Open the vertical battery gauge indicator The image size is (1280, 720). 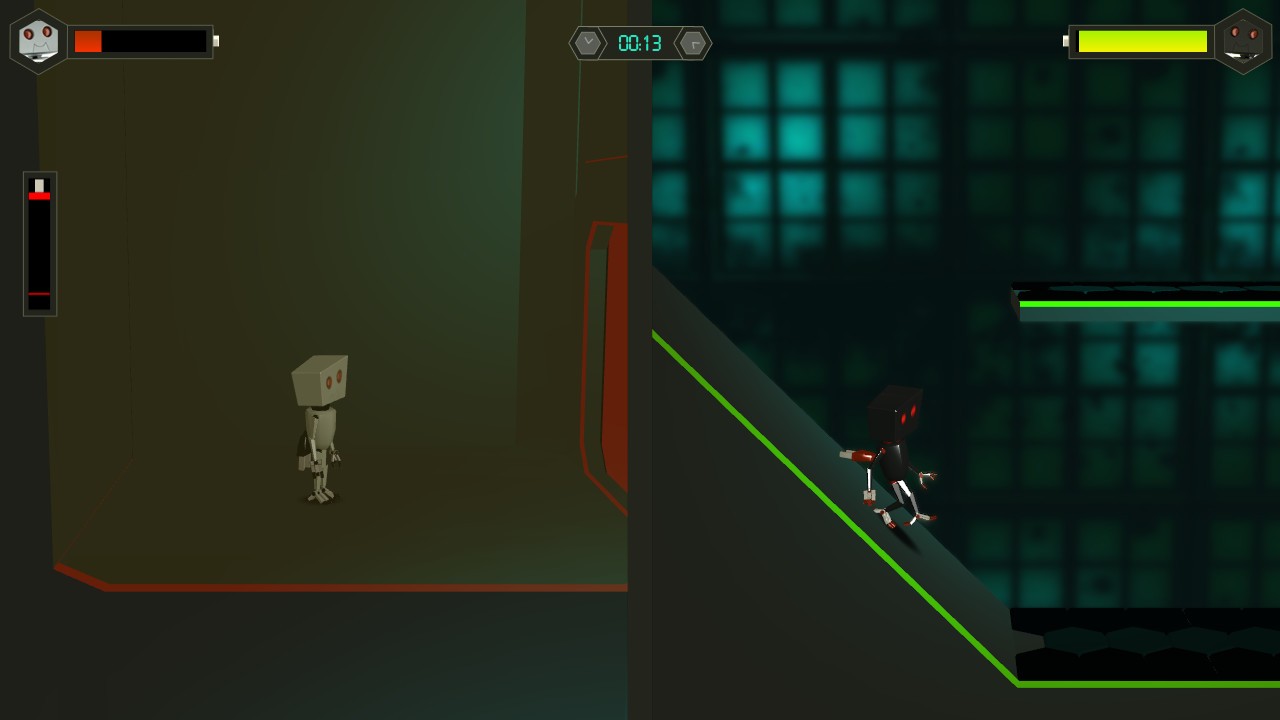coord(39,243)
